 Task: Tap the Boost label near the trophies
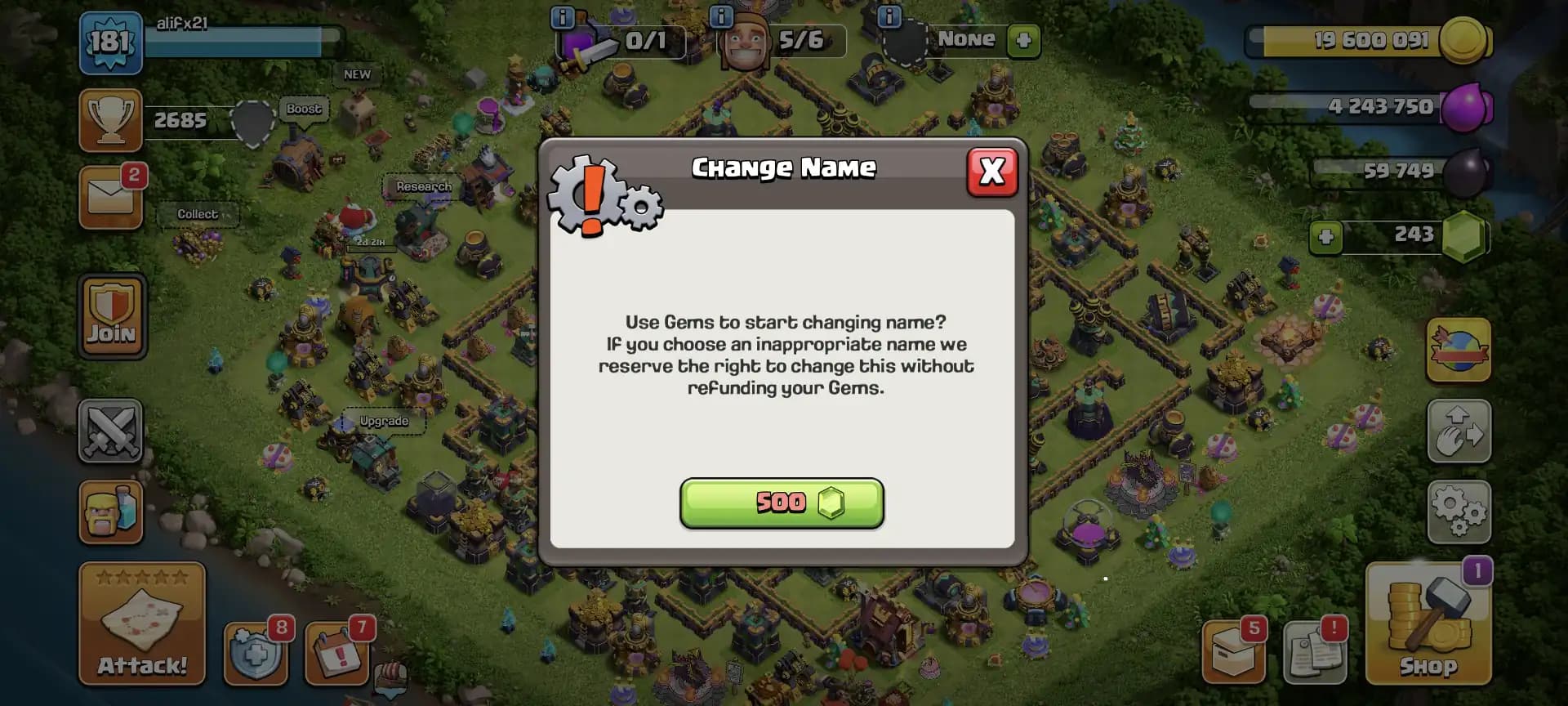coord(303,109)
